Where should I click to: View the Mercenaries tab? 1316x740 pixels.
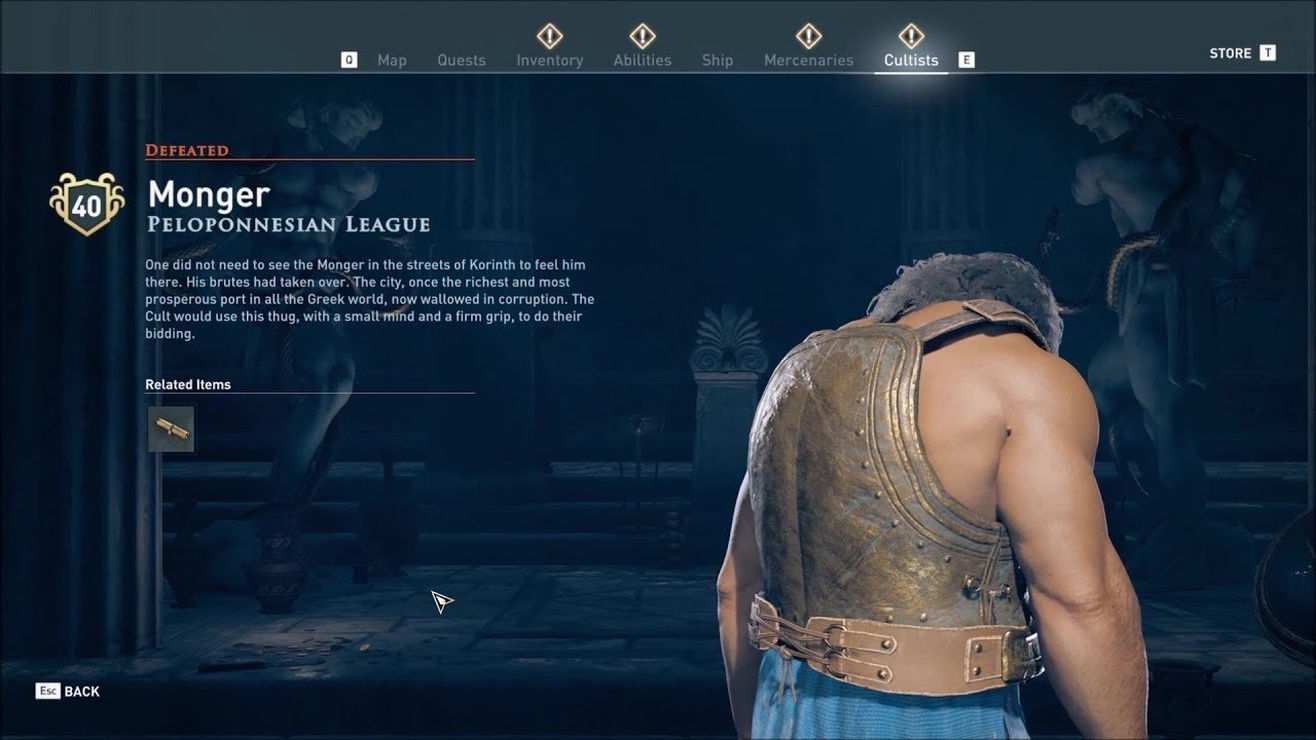pos(808,60)
